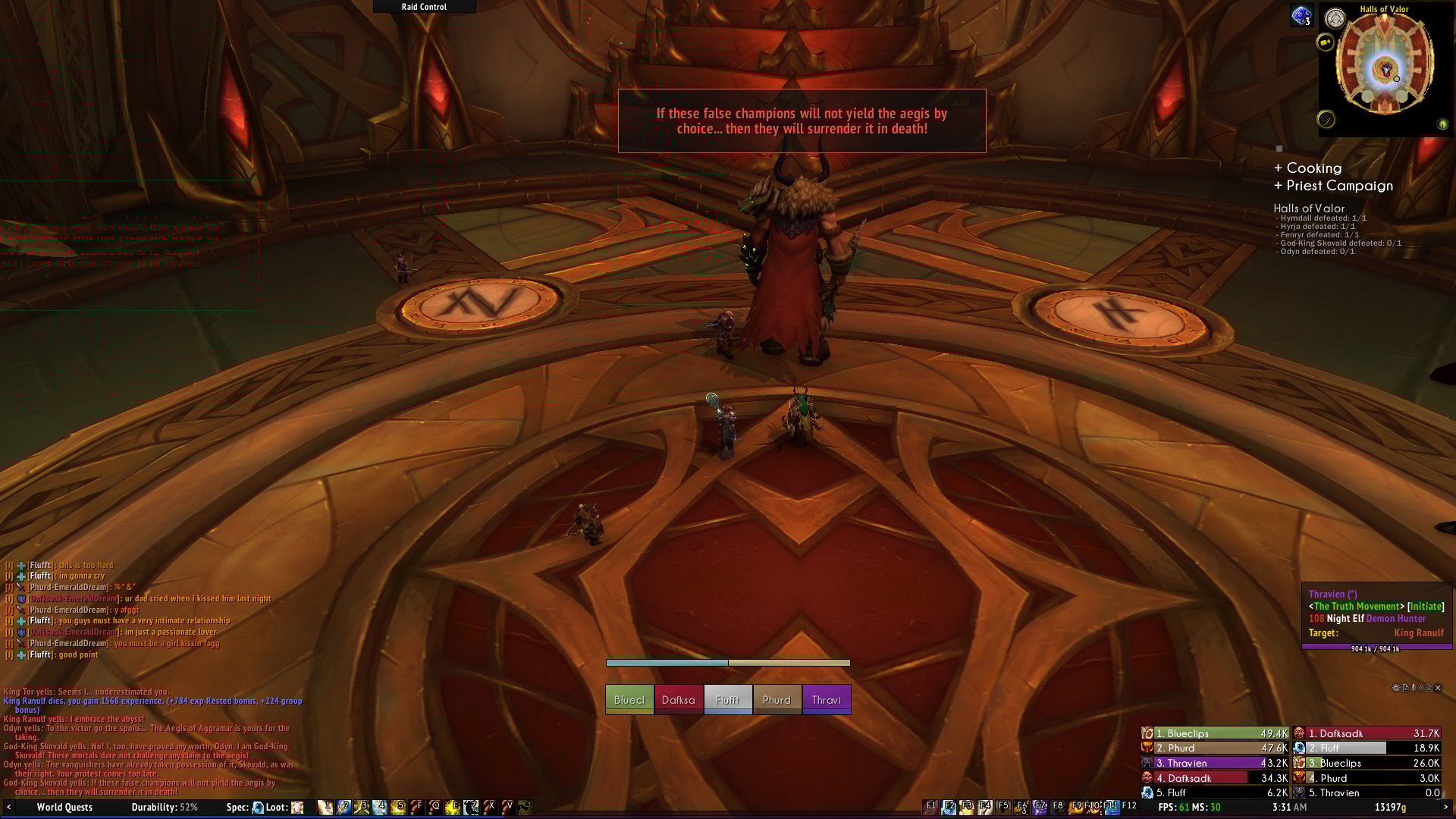Expand the Cooking tracker section
Screen dimensions: 1456x819
(1307, 168)
